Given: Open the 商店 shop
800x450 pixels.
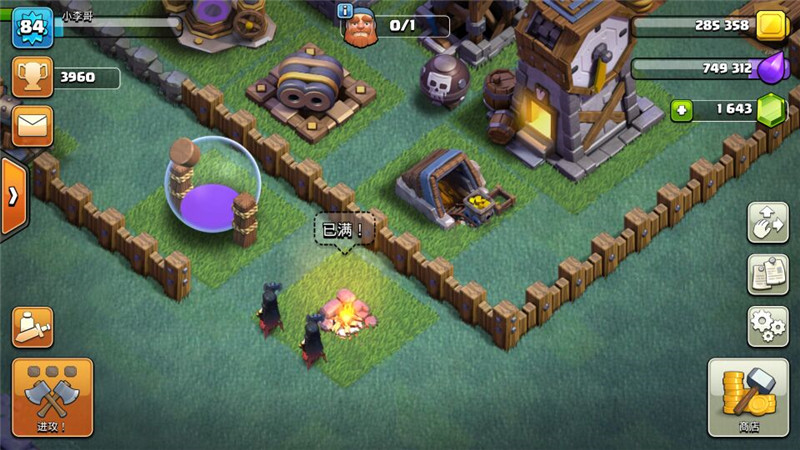Looking at the screenshot, I should pyautogui.click(x=748, y=397).
